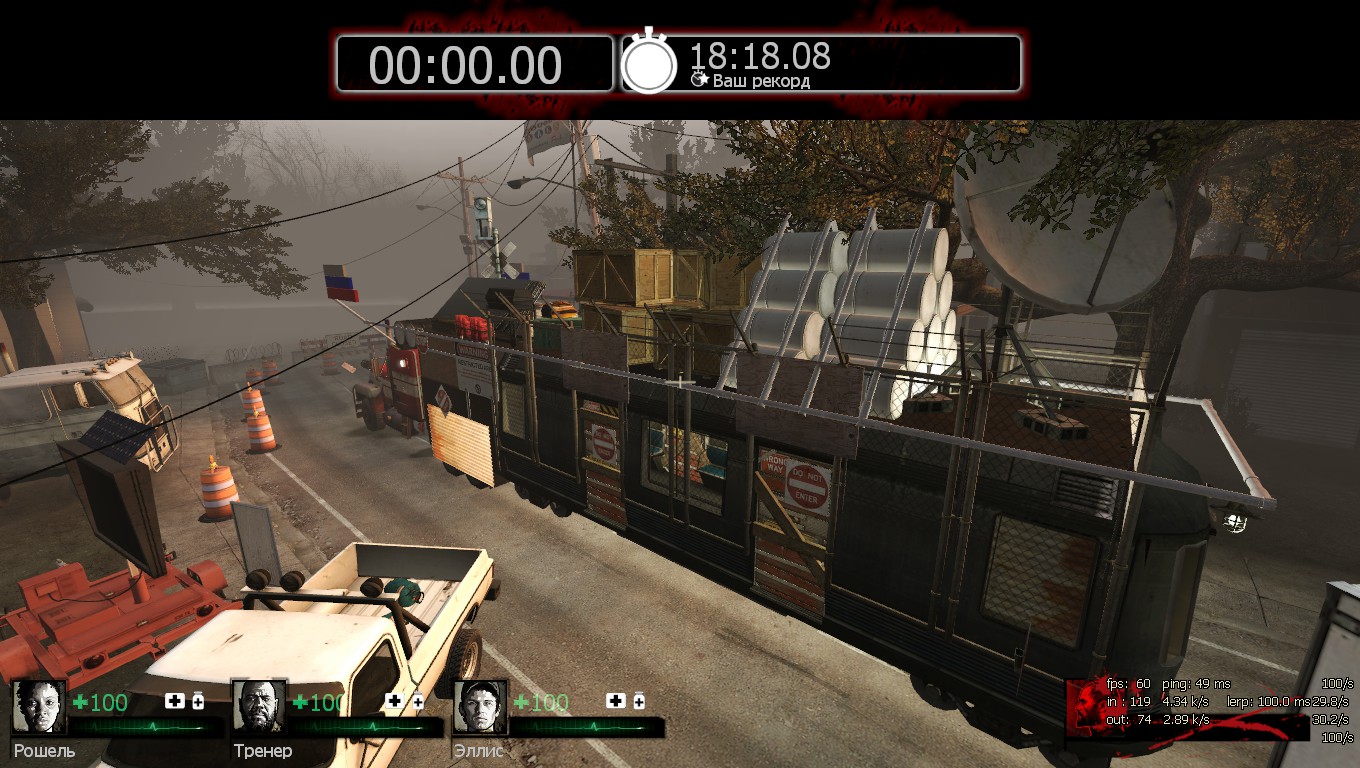1360x768 pixels.
Task: Click Рошель's pain pills bottle icon
Action: pyautogui.click(x=197, y=701)
